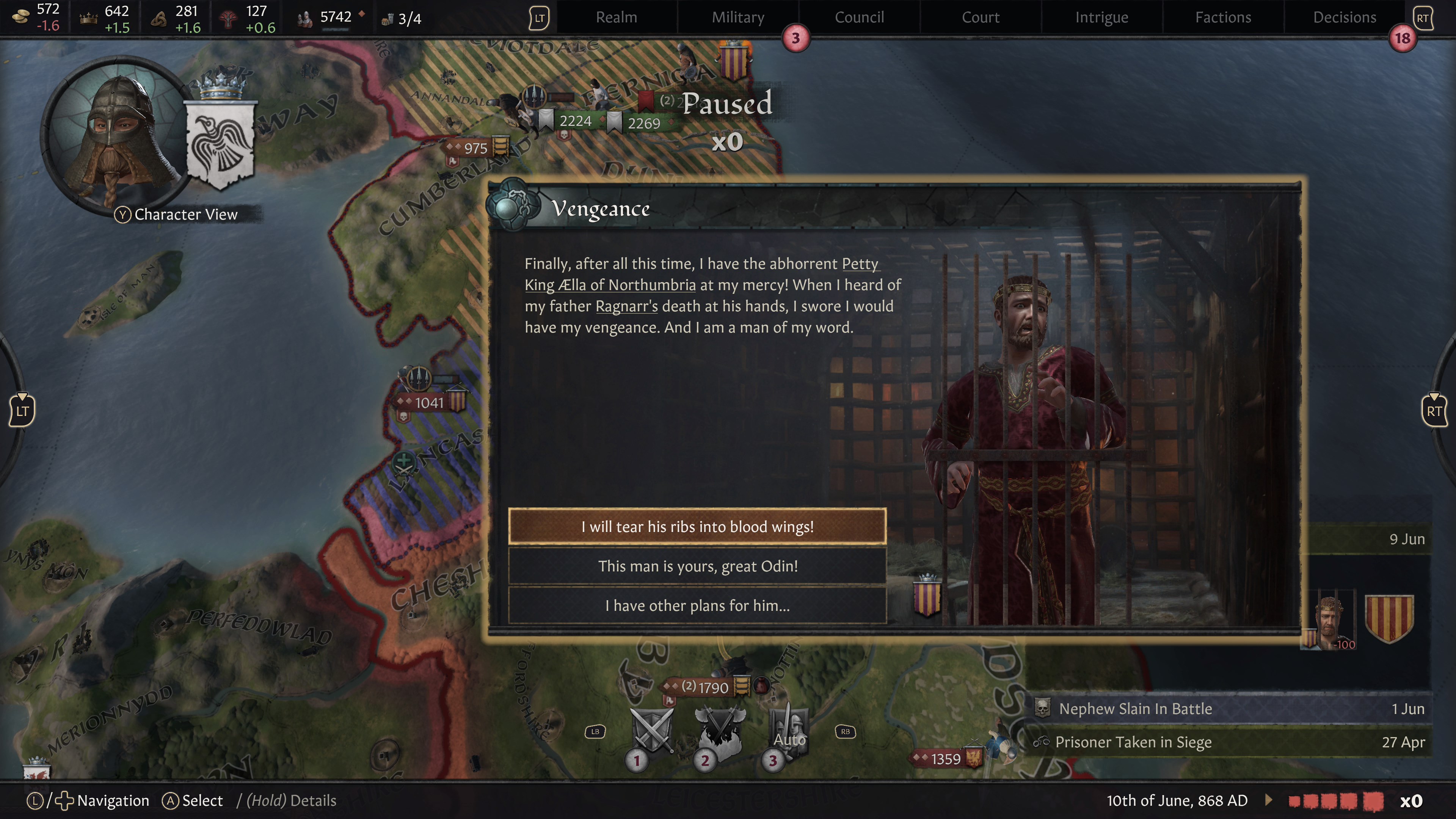Screen dimensions: 1456x819
Task: Go to the Court tab
Action: tap(981, 17)
